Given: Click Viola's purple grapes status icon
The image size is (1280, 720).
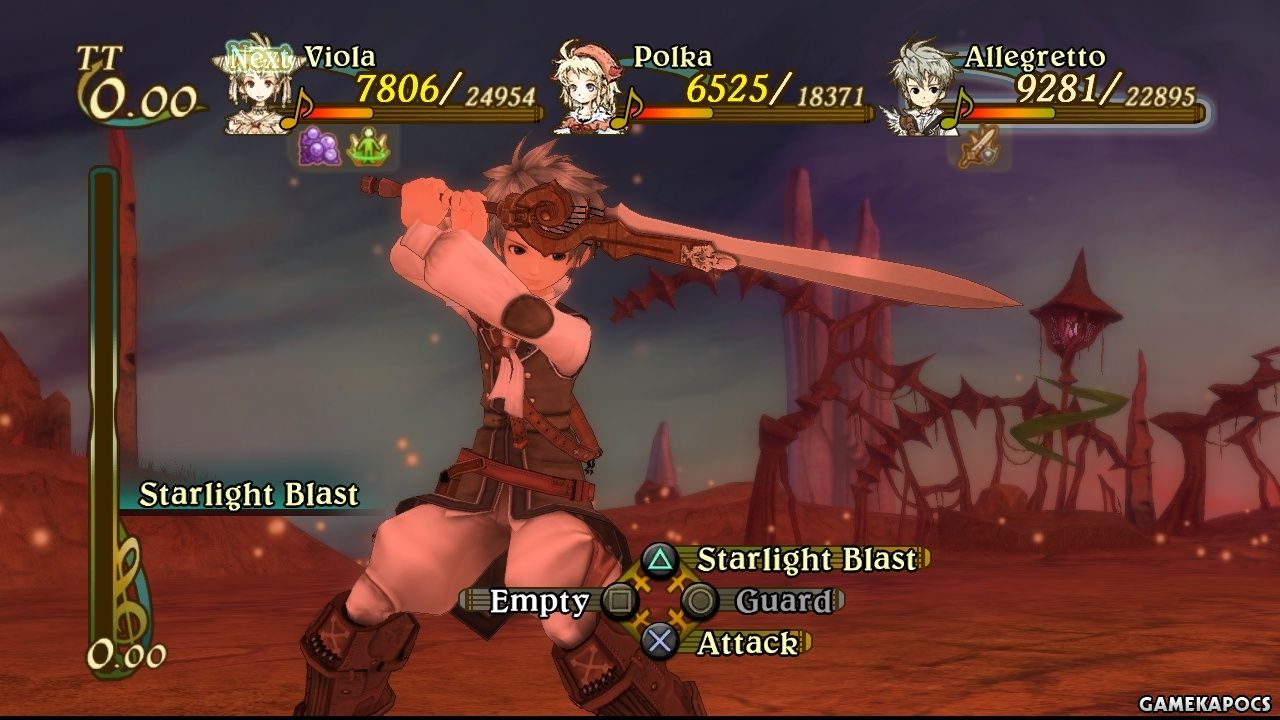Looking at the screenshot, I should 320,148.
